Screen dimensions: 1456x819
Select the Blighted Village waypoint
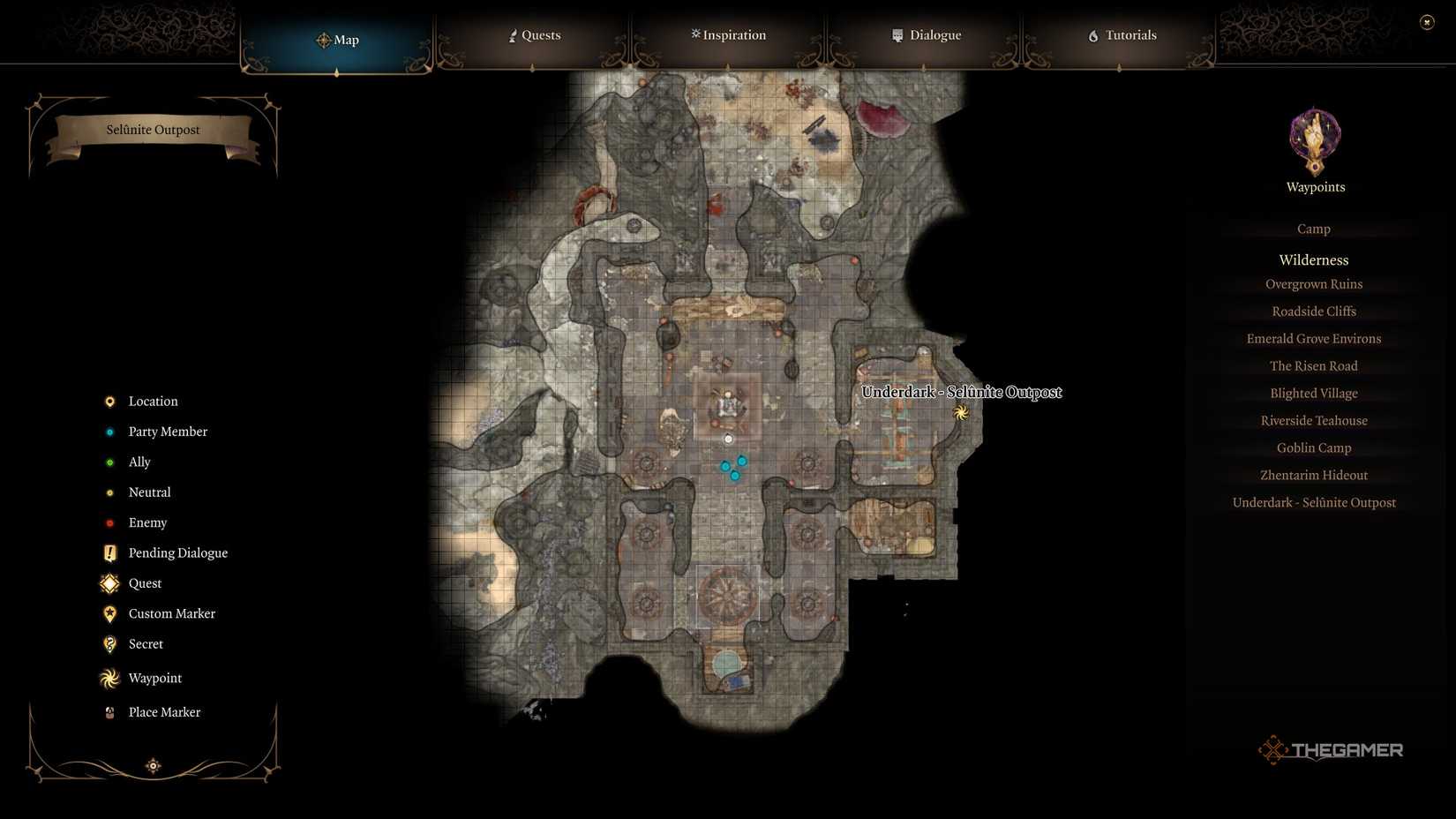[1313, 393]
